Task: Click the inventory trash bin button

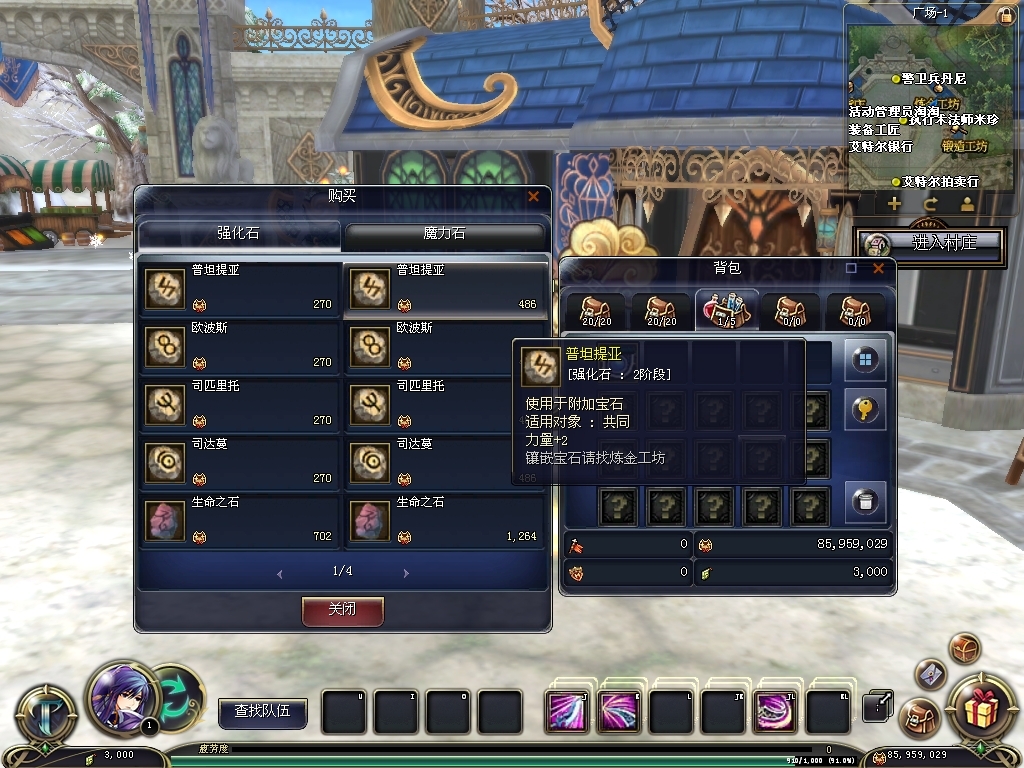Action: click(x=866, y=500)
